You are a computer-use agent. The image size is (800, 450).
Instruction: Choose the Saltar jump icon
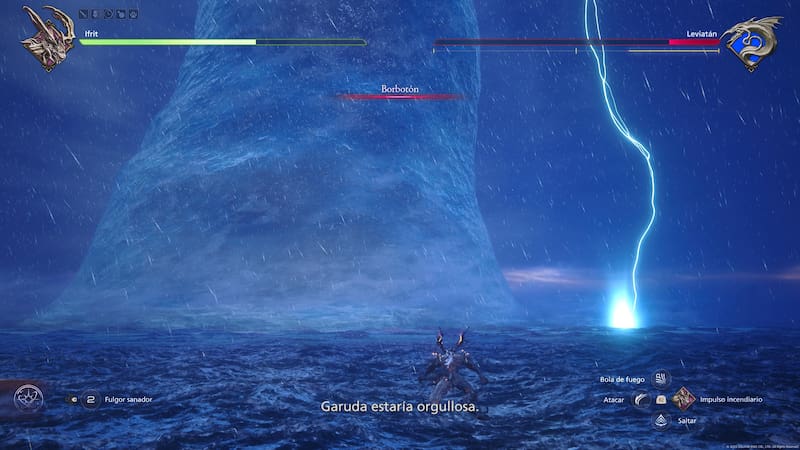pyautogui.click(x=661, y=420)
